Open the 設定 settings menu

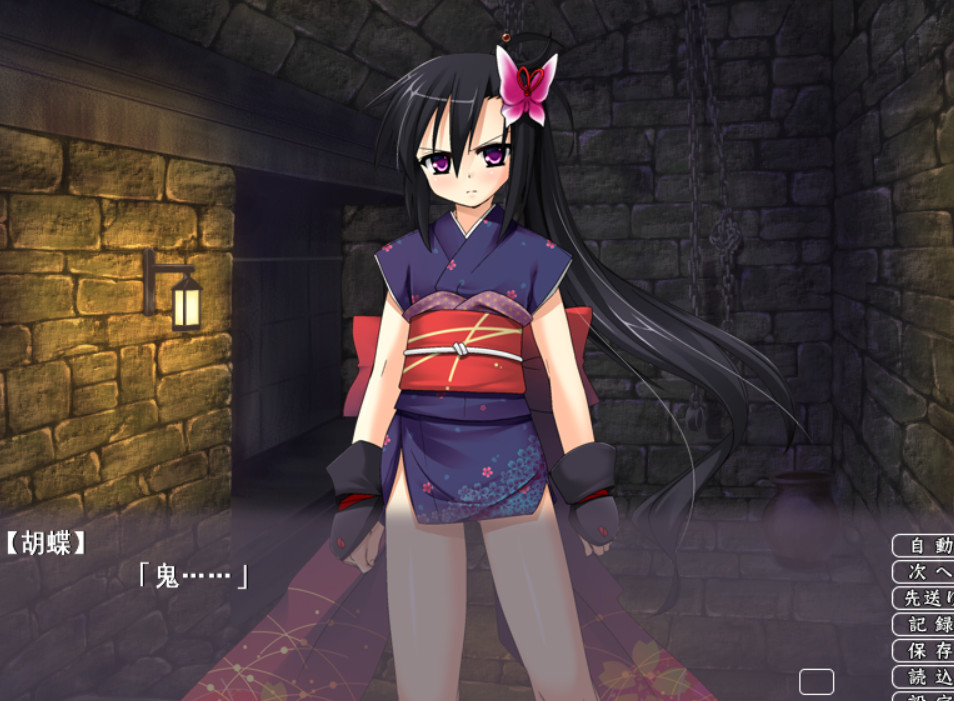click(924, 696)
